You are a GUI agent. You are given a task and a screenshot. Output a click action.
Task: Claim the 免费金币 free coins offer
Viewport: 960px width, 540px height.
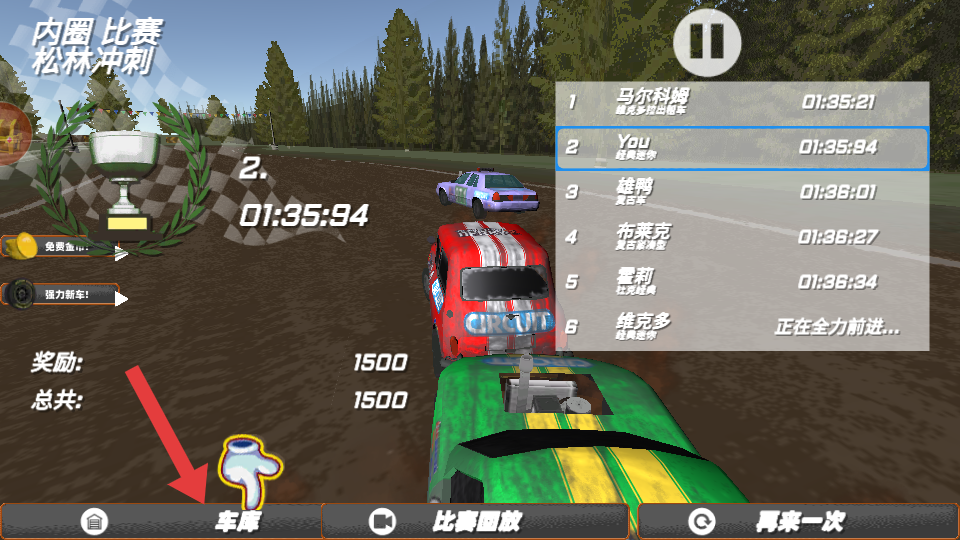pos(64,247)
